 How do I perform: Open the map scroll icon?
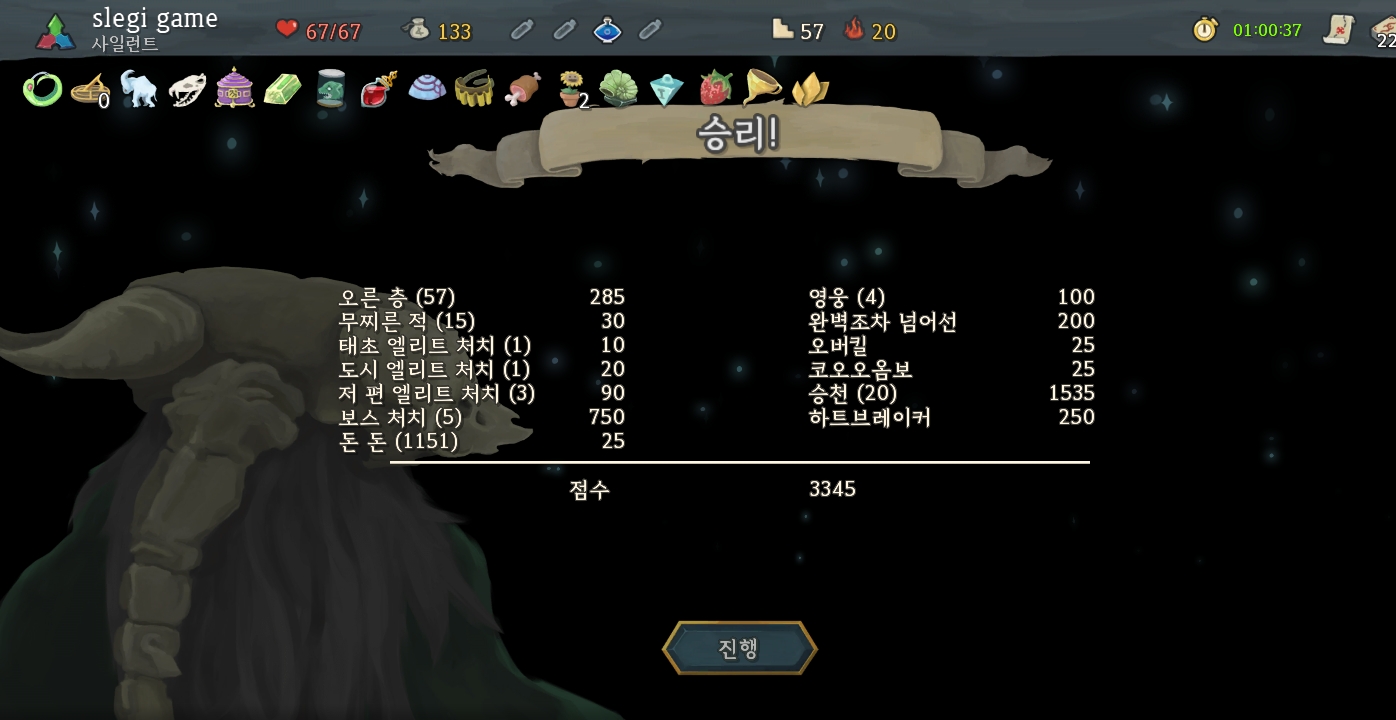(x=1338, y=29)
